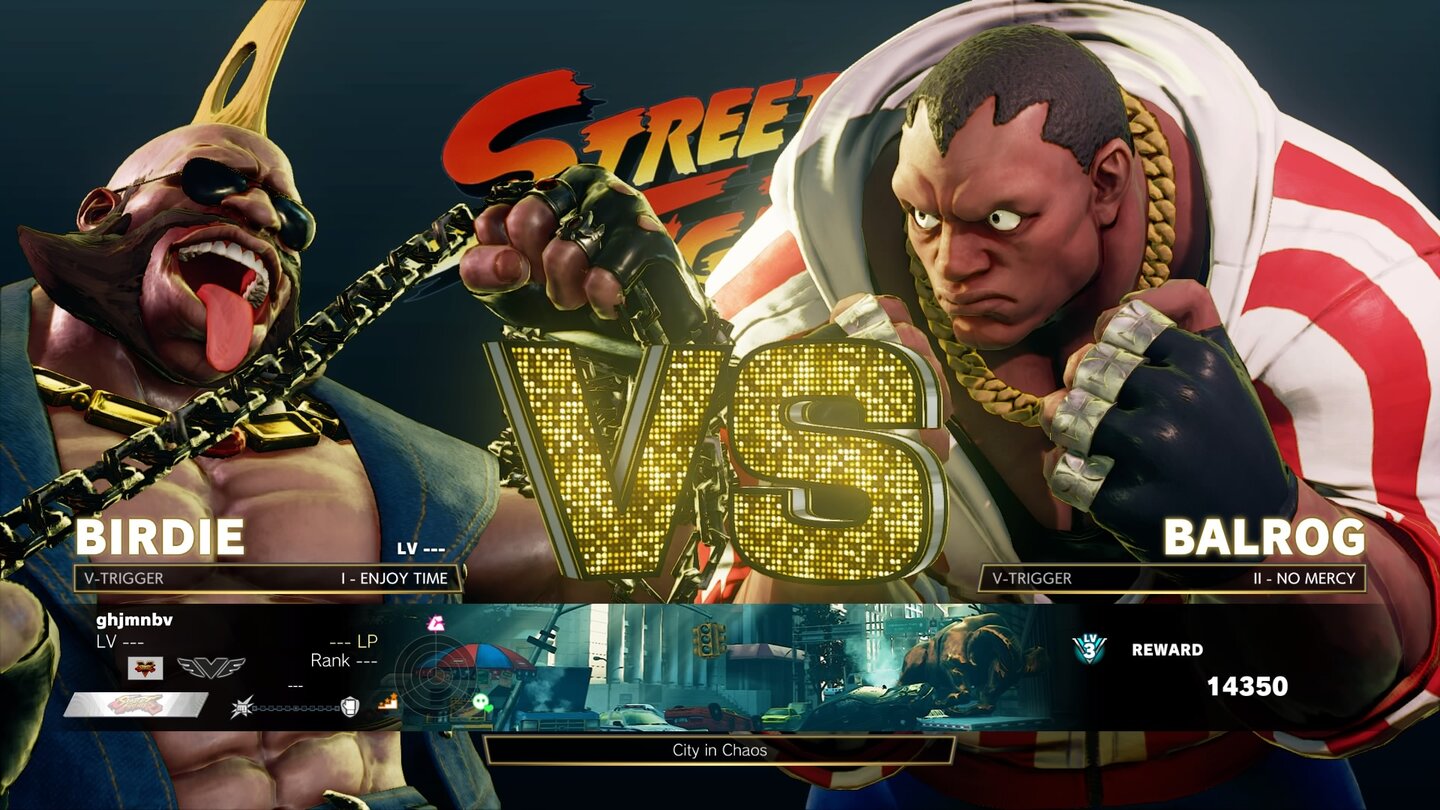
Task: Click the 'City in Chaos' stage banner
Action: [720, 751]
